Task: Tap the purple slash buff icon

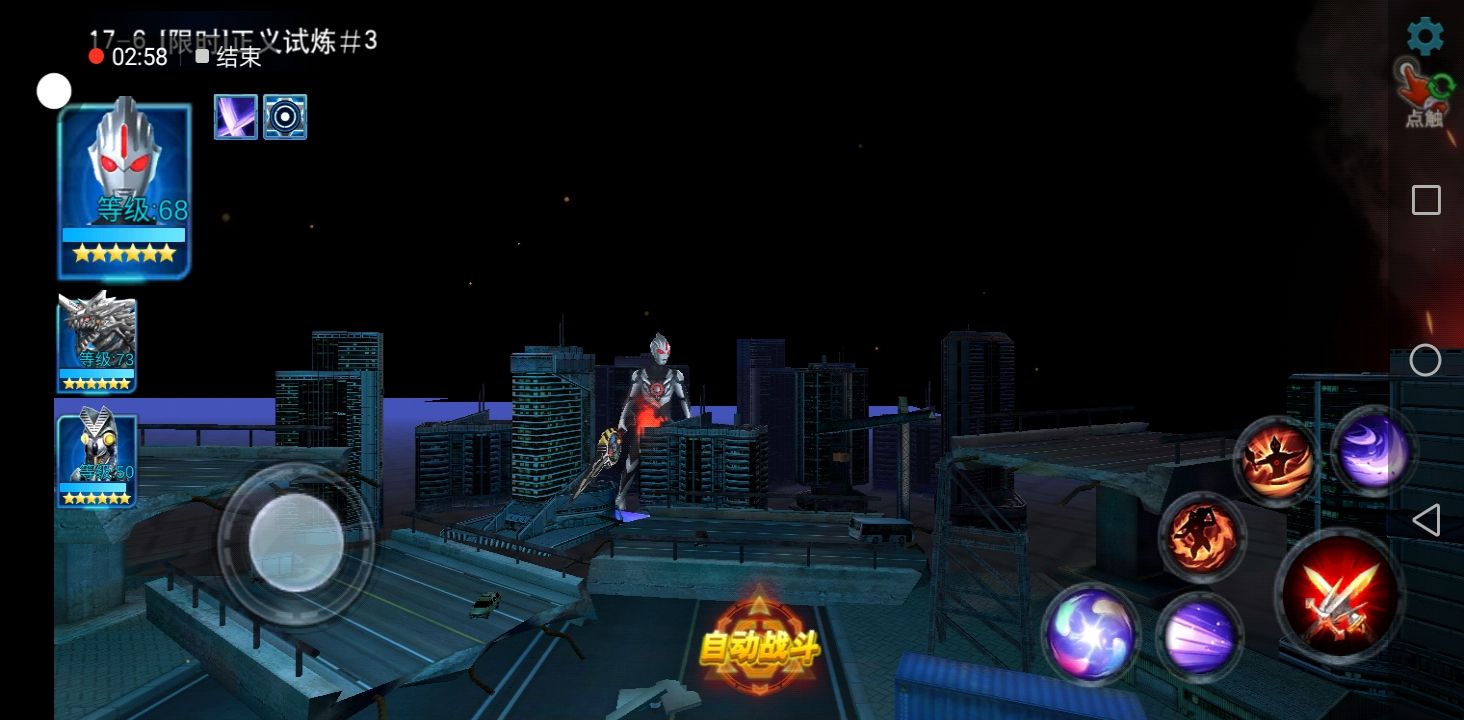Action: click(x=236, y=117)
